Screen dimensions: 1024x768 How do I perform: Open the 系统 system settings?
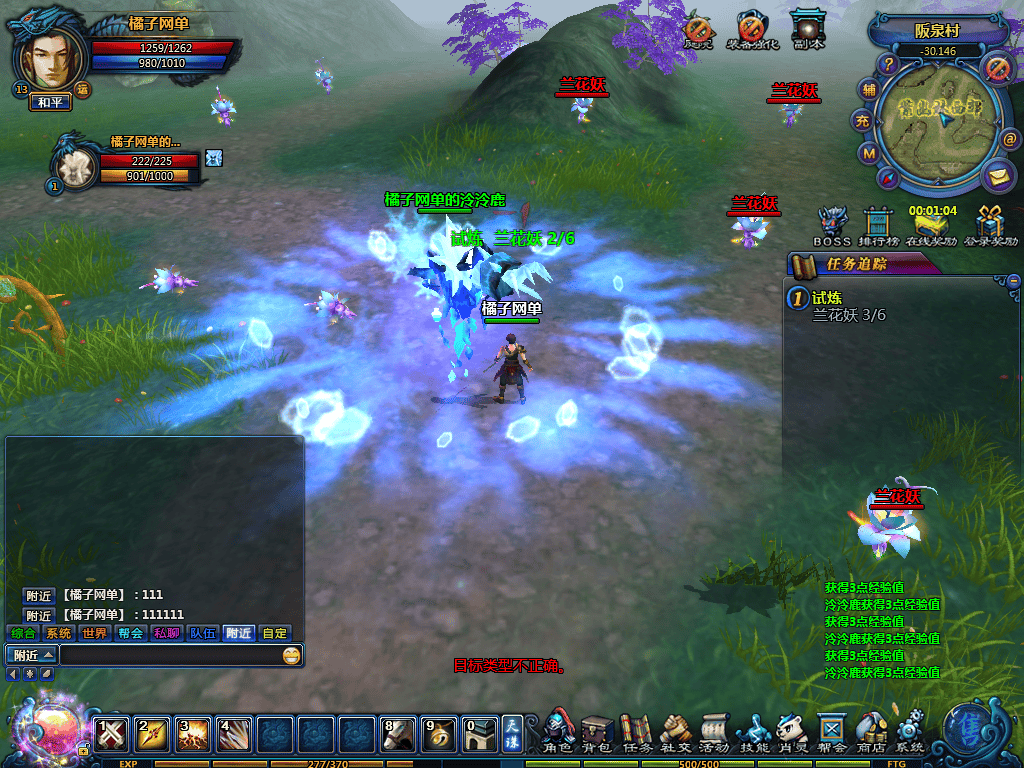tap(909, 732)
